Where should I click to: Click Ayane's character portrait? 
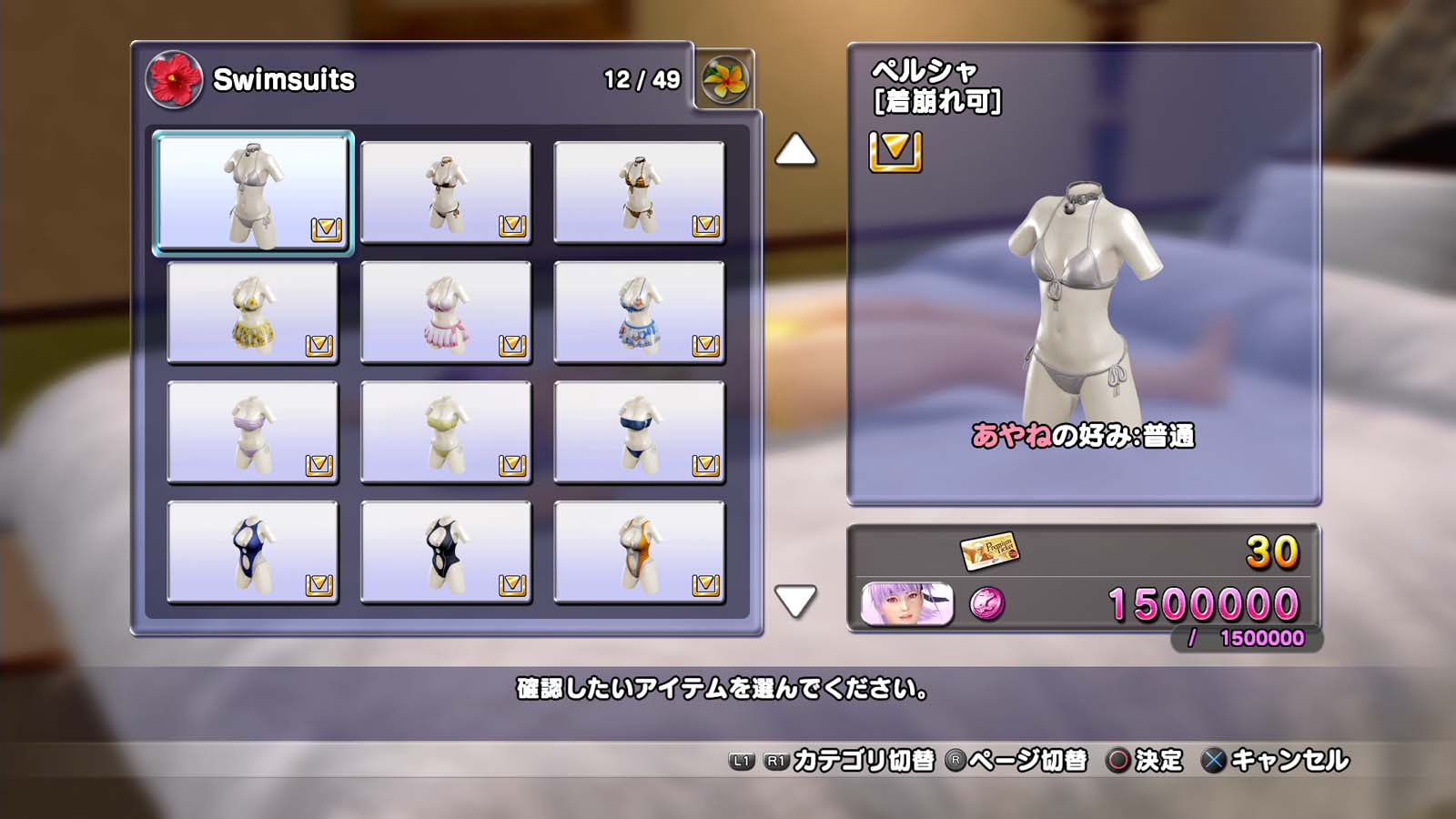tap(907, 604)
